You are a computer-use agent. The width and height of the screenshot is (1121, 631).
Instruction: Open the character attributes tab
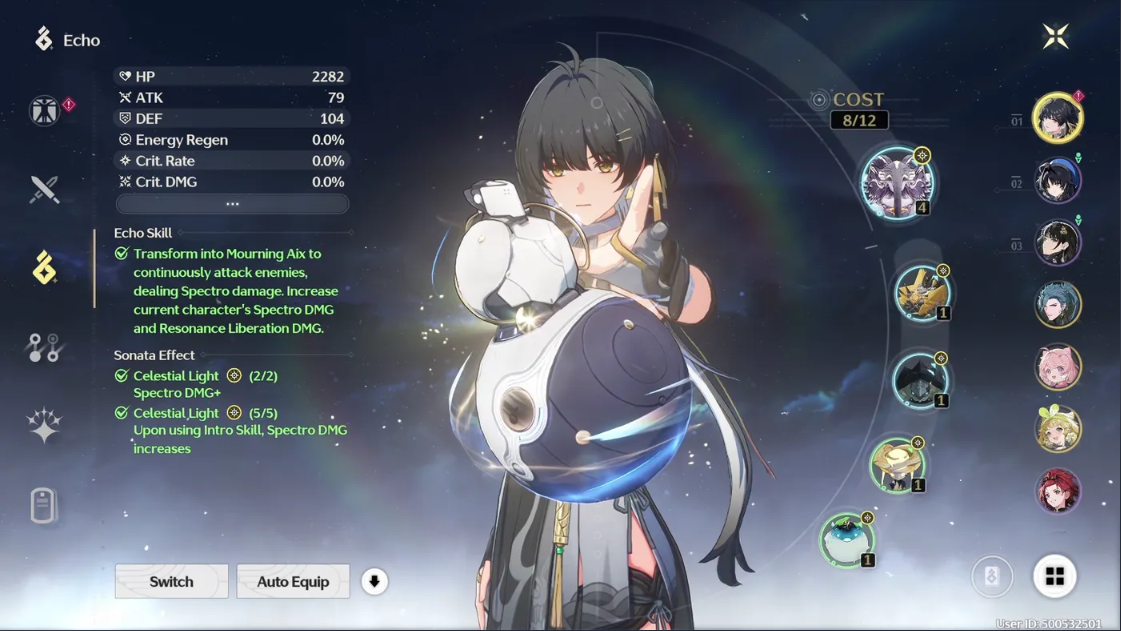(x=44, y=110)
